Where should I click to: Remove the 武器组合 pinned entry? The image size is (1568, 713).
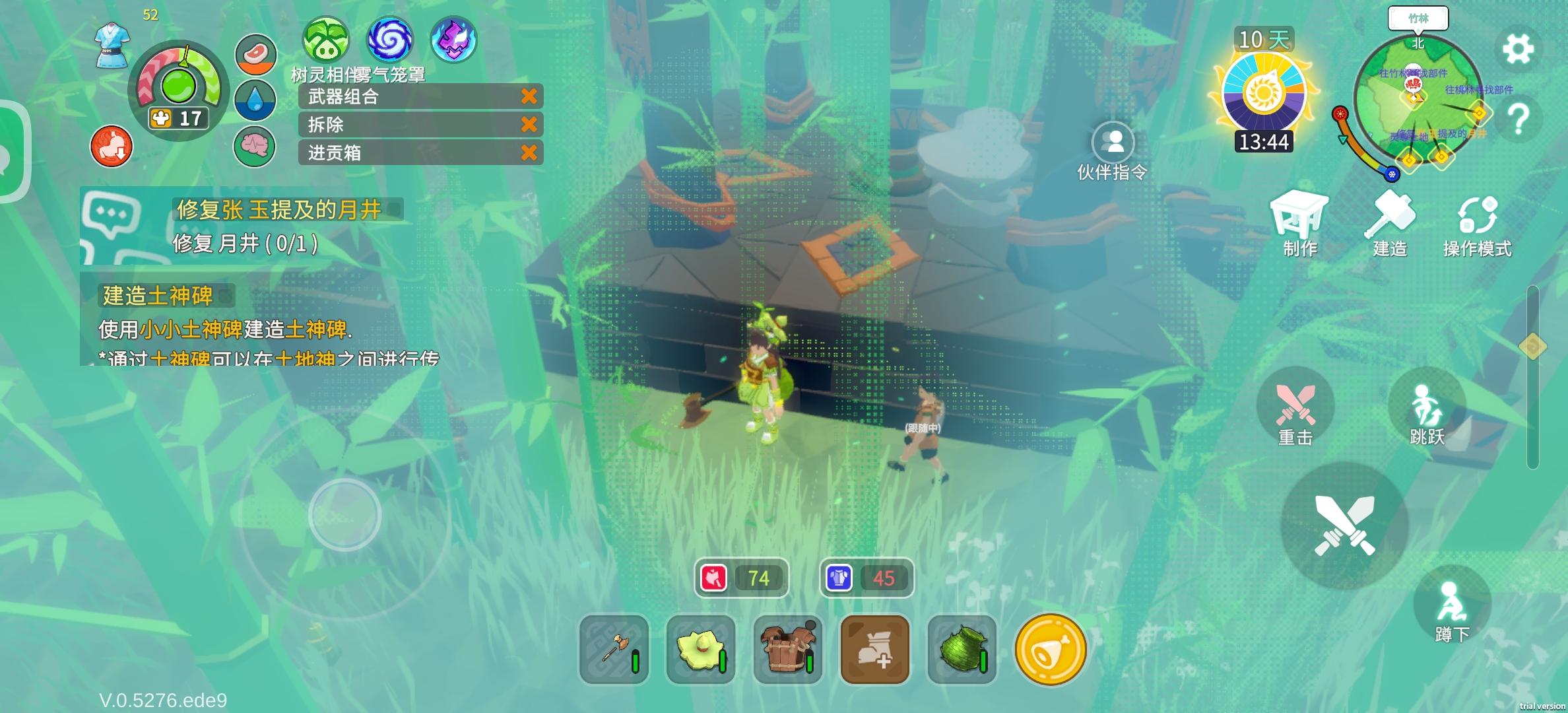pyautogui.click(x=529, y=96)
